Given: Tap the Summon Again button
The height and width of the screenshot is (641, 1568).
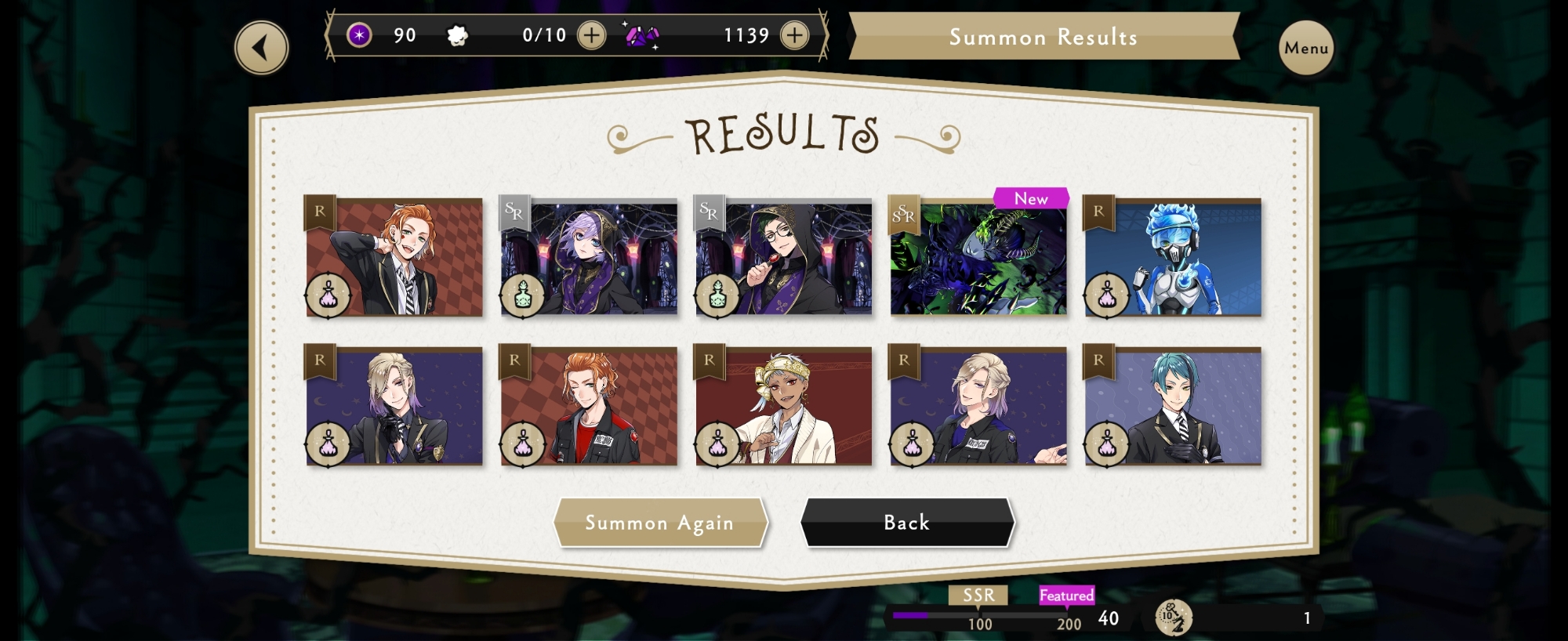Looking at the screenshot, I should pyautogui.click(x=659, y=523).
